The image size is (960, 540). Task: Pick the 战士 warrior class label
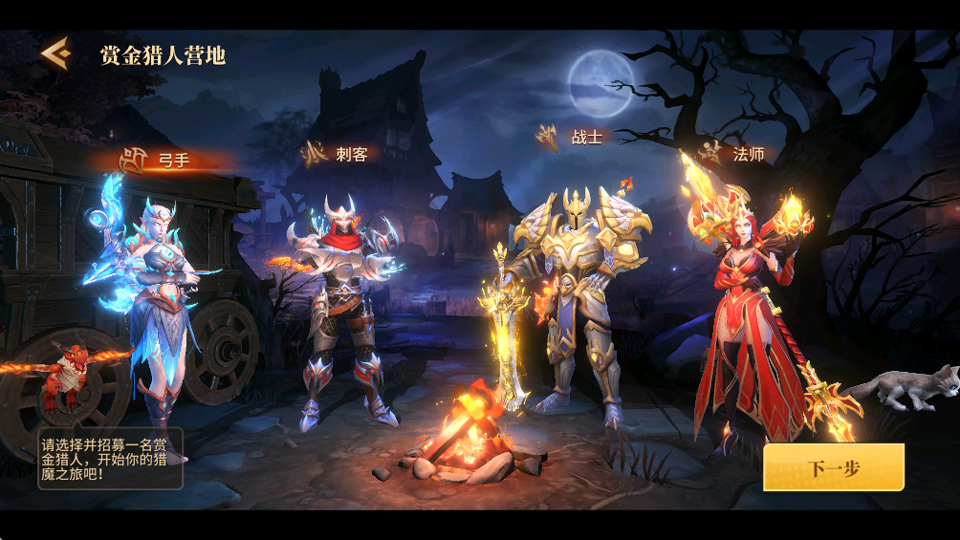[x=571, y=137]
